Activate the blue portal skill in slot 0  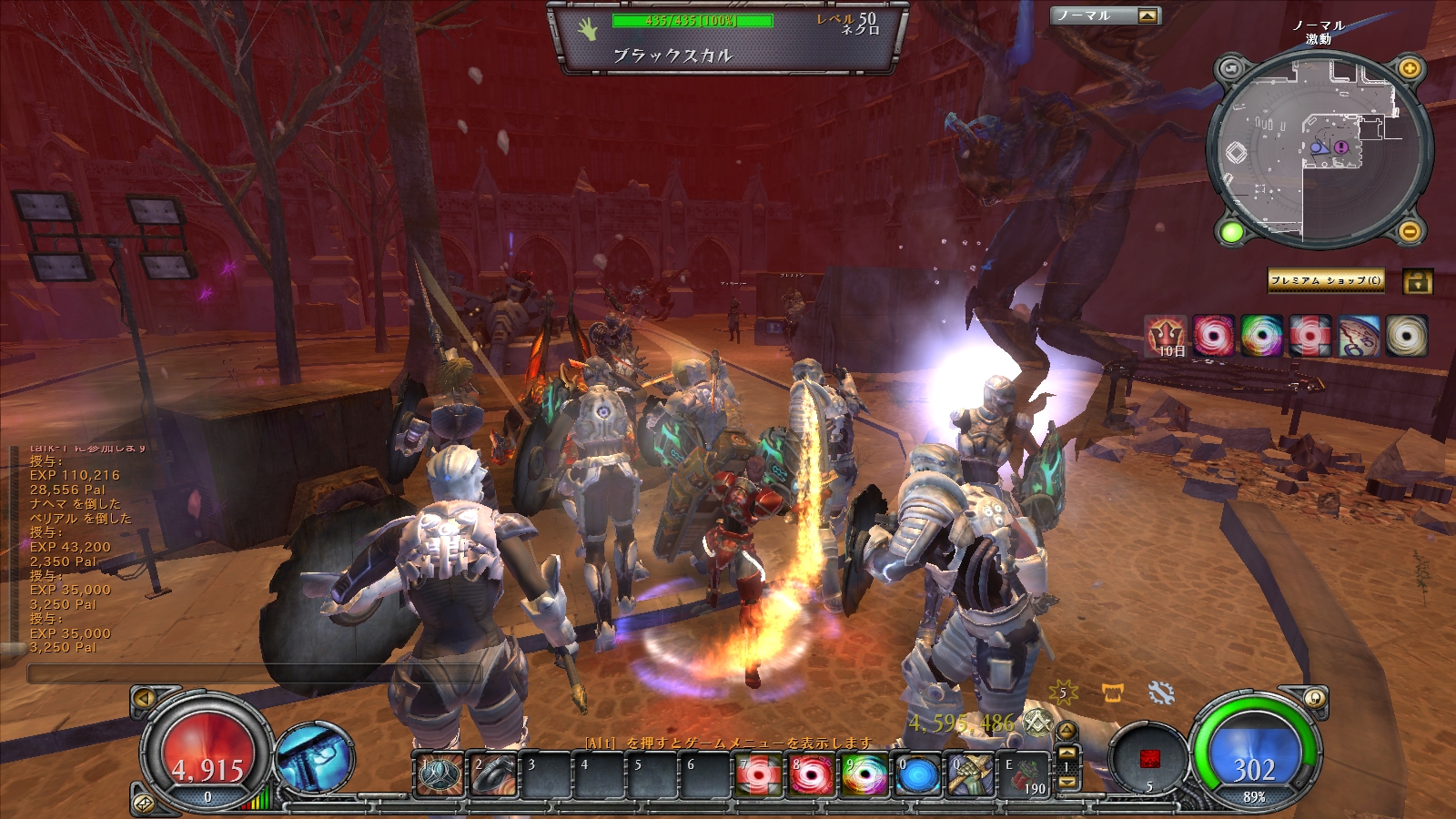(x=917, y=776)
